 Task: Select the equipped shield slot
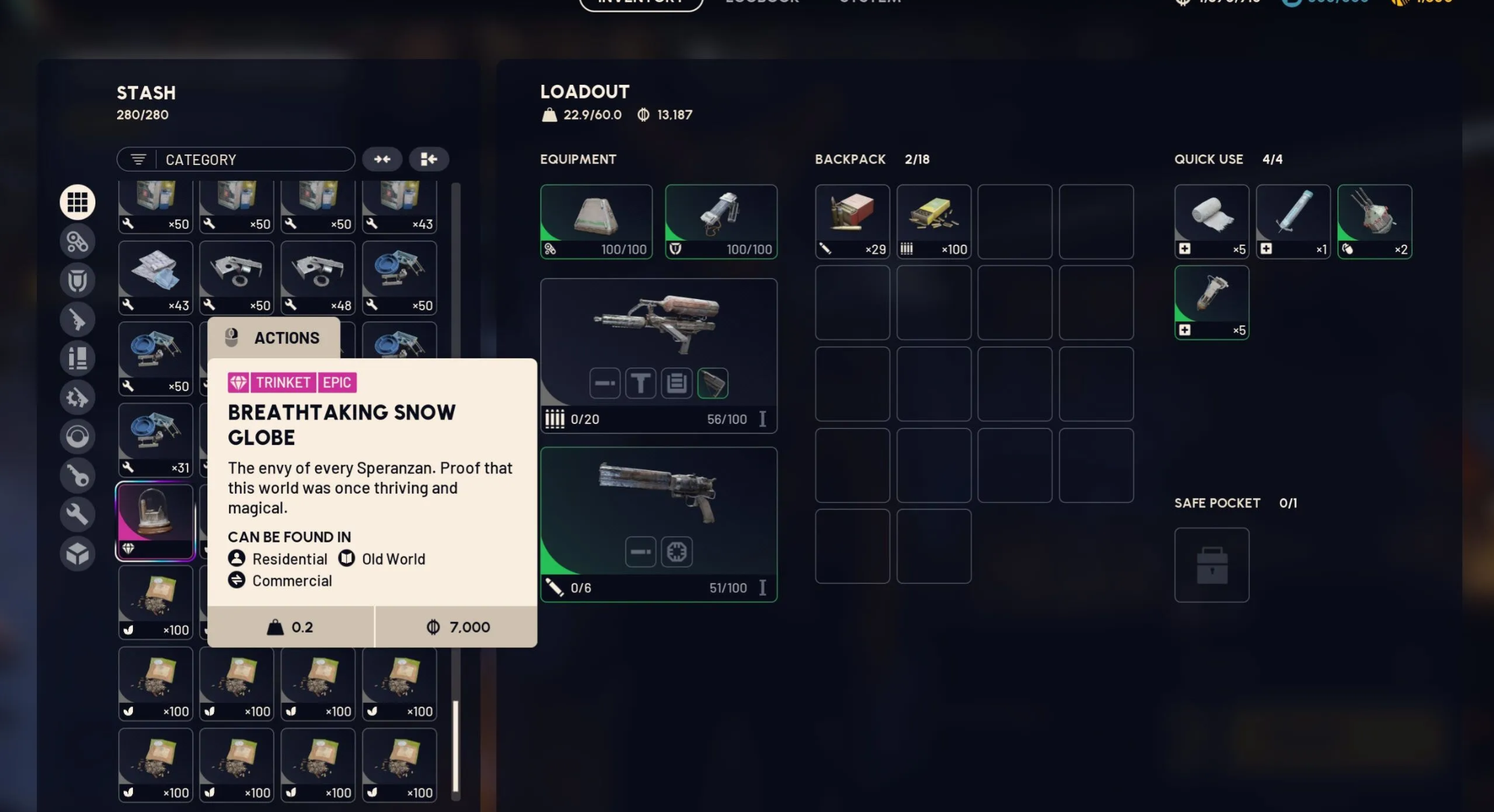pos(721,222)
